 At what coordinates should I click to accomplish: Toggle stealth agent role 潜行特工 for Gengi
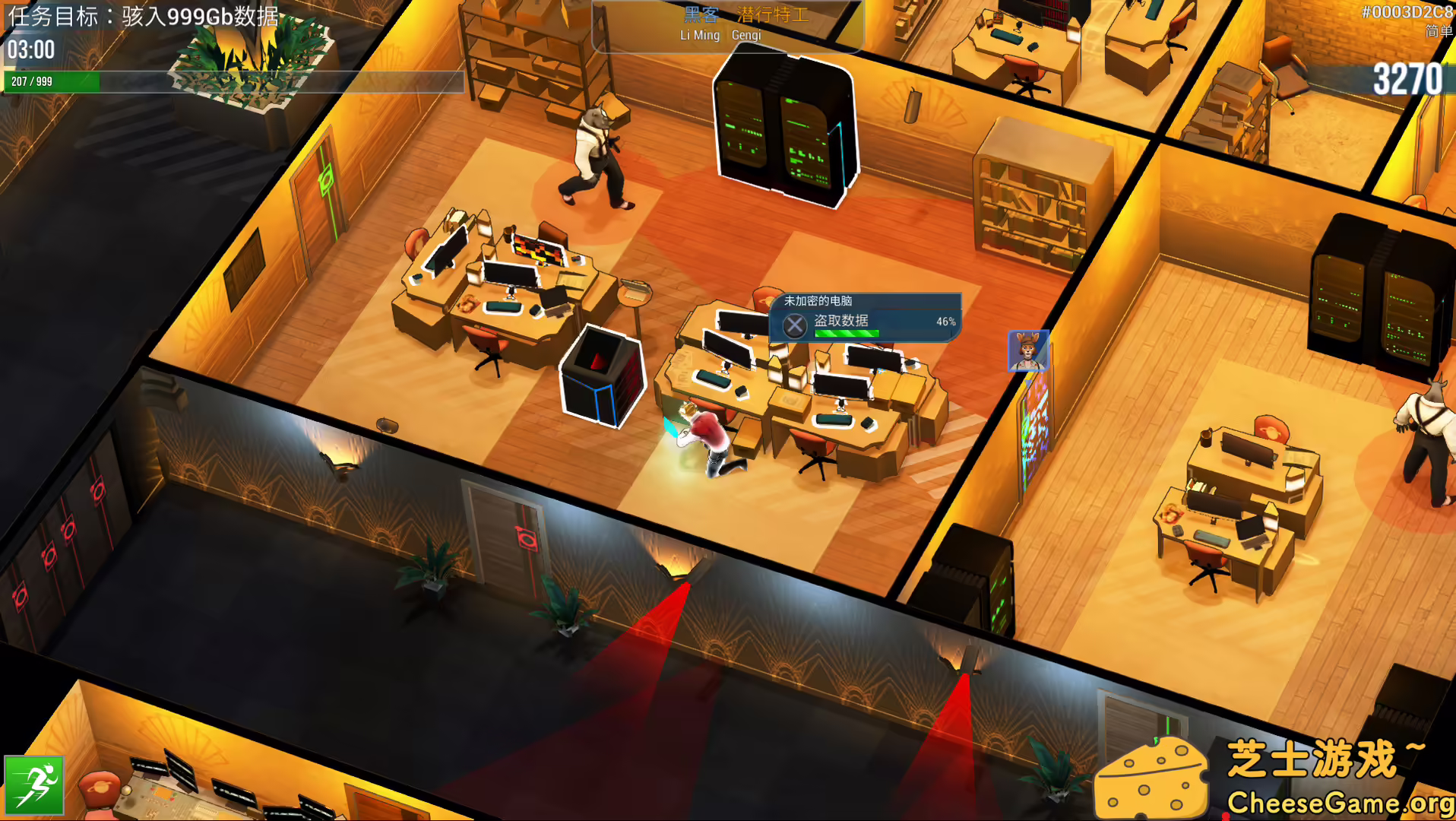point(773,12)
